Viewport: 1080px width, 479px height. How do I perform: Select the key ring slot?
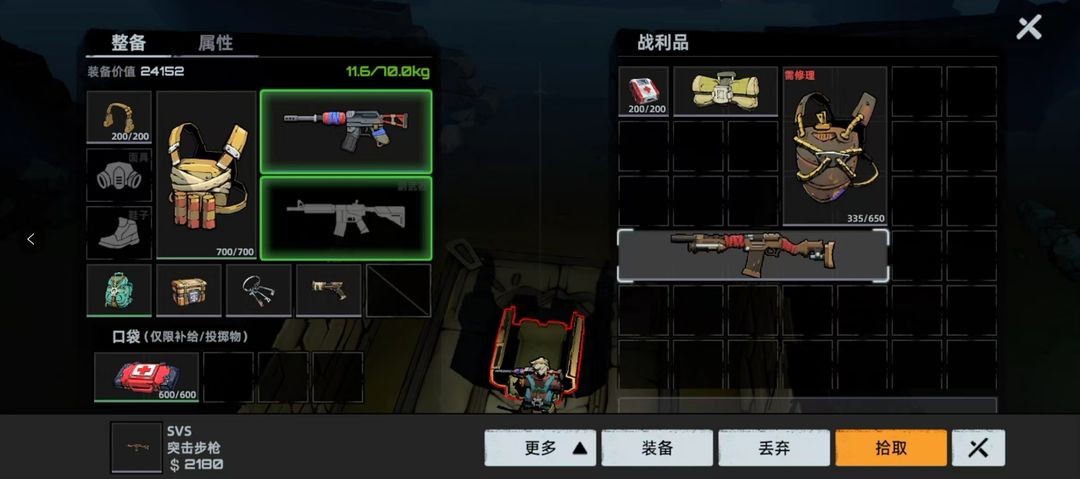pyautogui.click(x=258, y=290)
